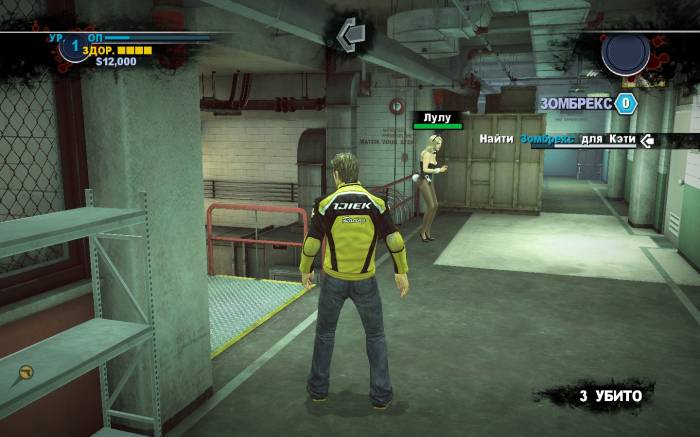Select the Зомбрекс counter hexagon
This screenshot has height=437, width=700.
[626, 103]
